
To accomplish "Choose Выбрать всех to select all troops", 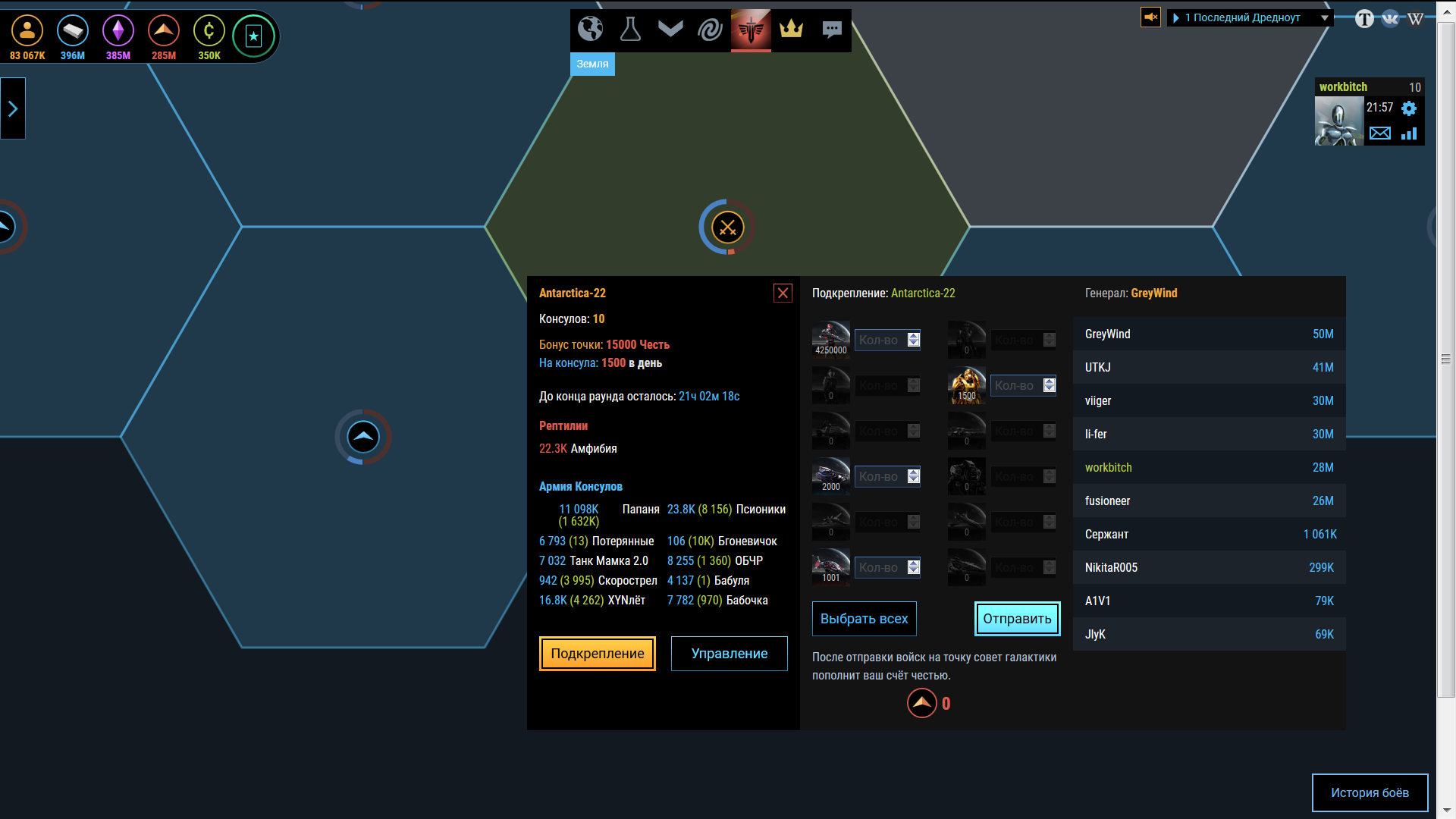I will [x=864, y=619].
